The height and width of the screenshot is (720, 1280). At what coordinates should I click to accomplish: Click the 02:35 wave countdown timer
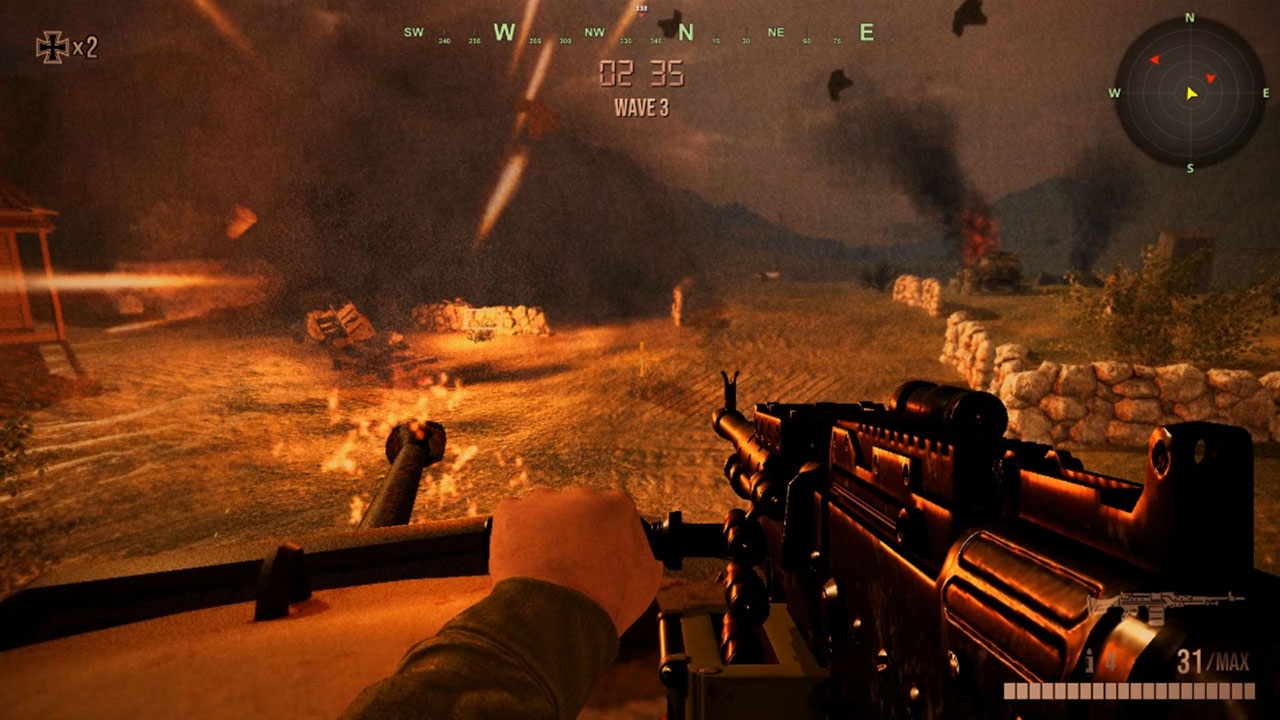coord(644,74)
